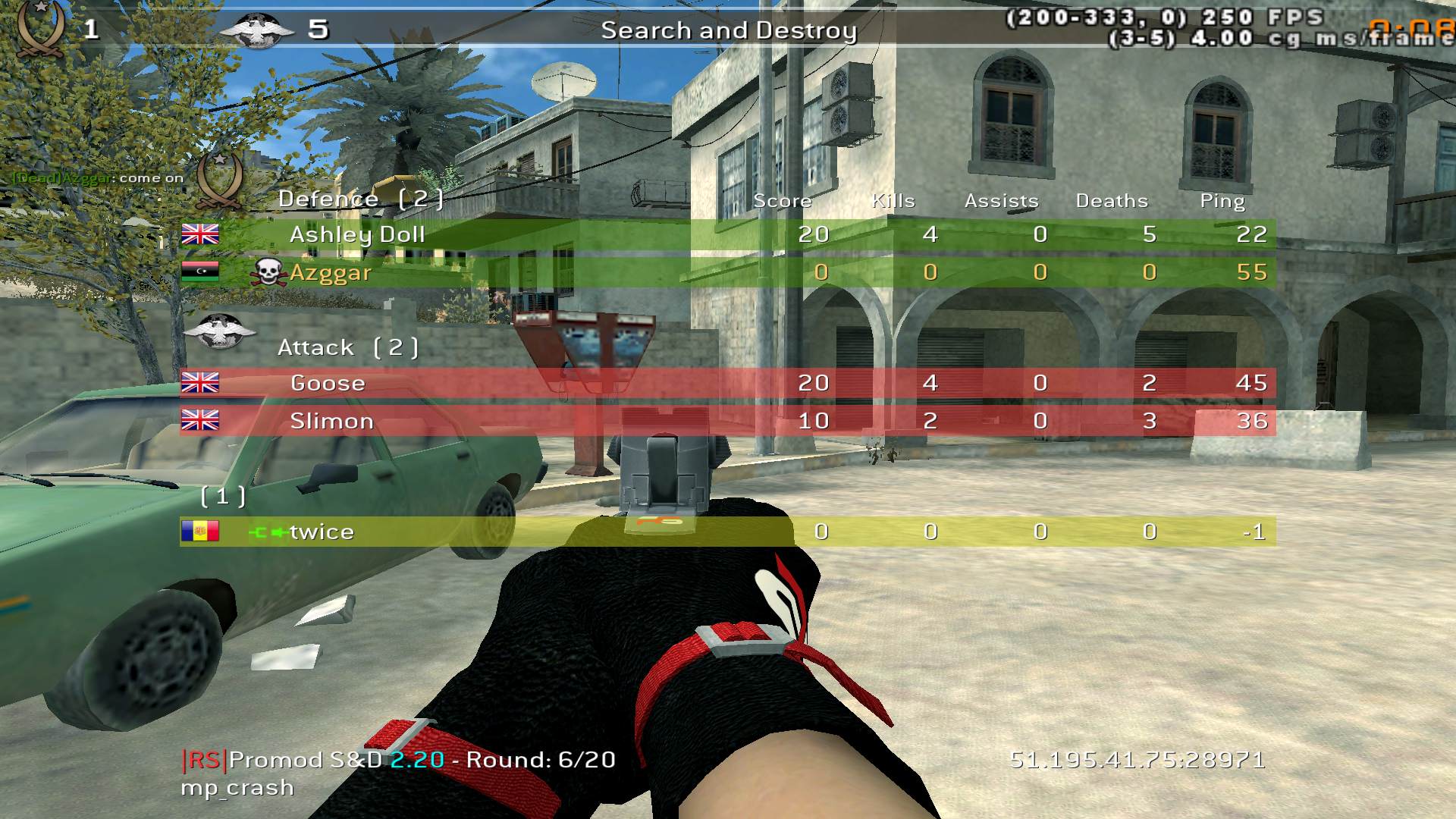Sort by the Kills column header
The image size is (1456, 819).
[895, 200]
